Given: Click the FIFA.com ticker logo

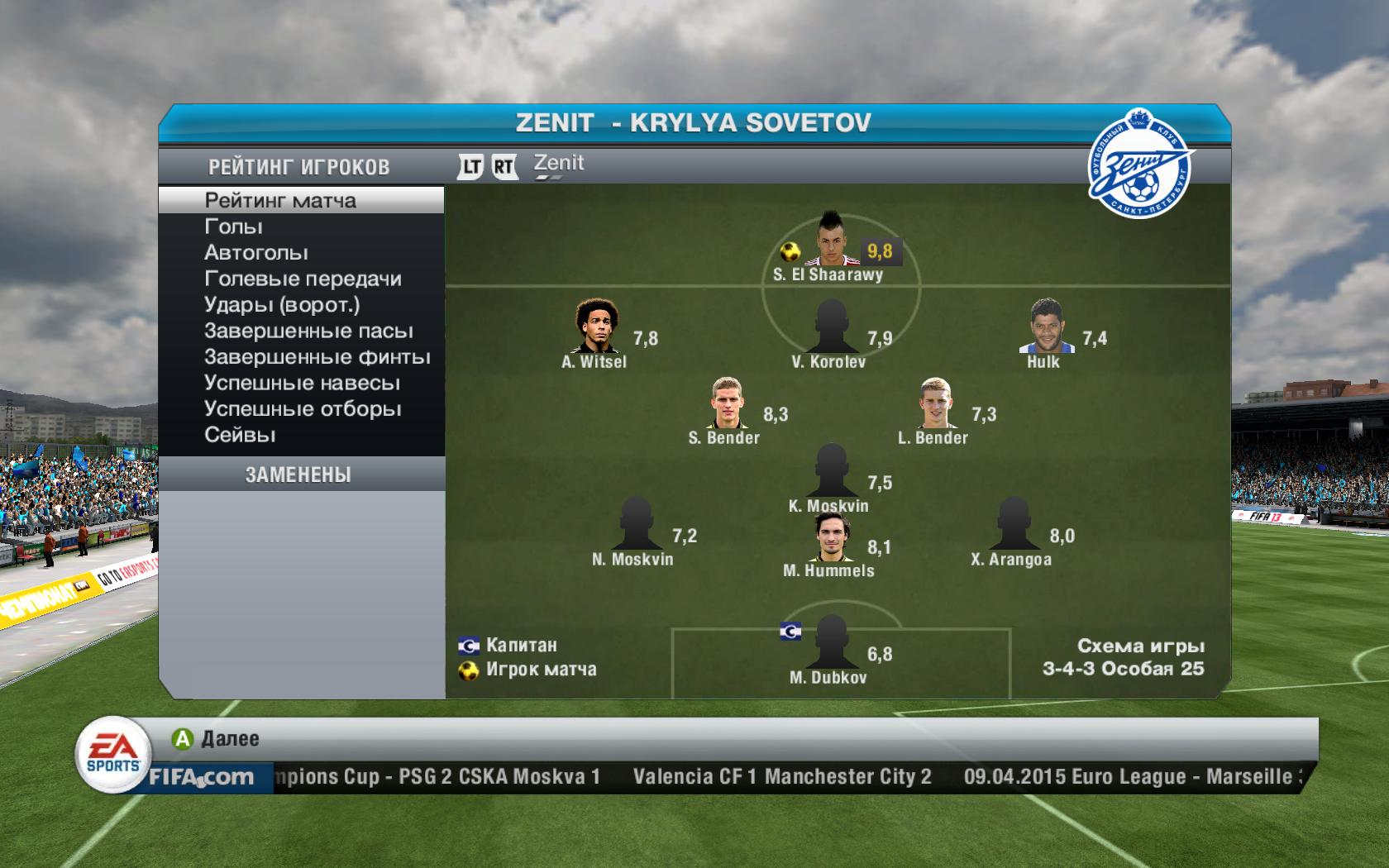Looking at the screenshot, I should 201,777.
